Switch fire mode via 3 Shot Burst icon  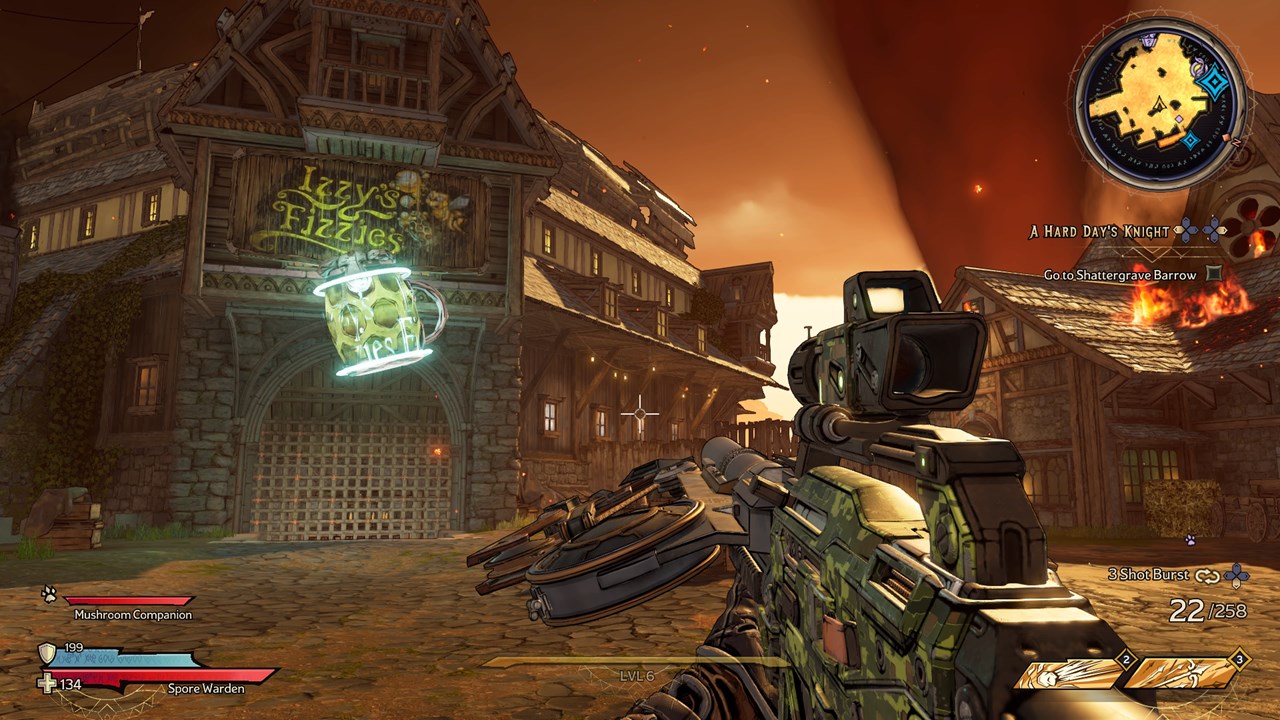pos(1208,575)
